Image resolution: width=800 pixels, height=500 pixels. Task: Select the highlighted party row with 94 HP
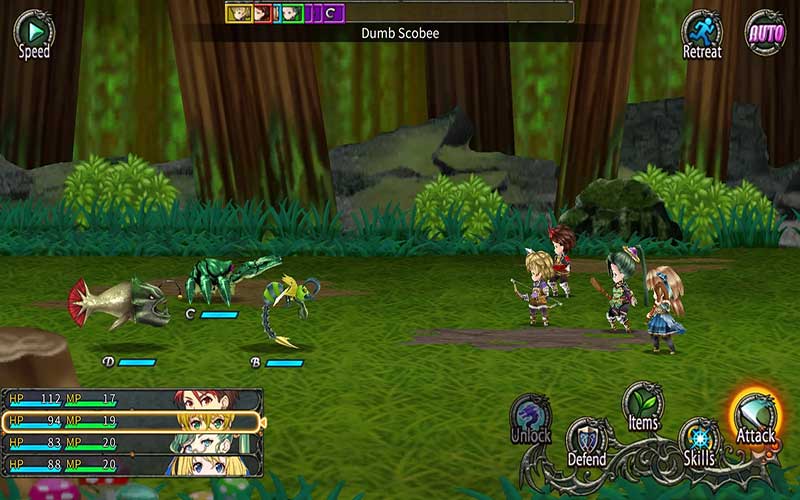[132, 421]
